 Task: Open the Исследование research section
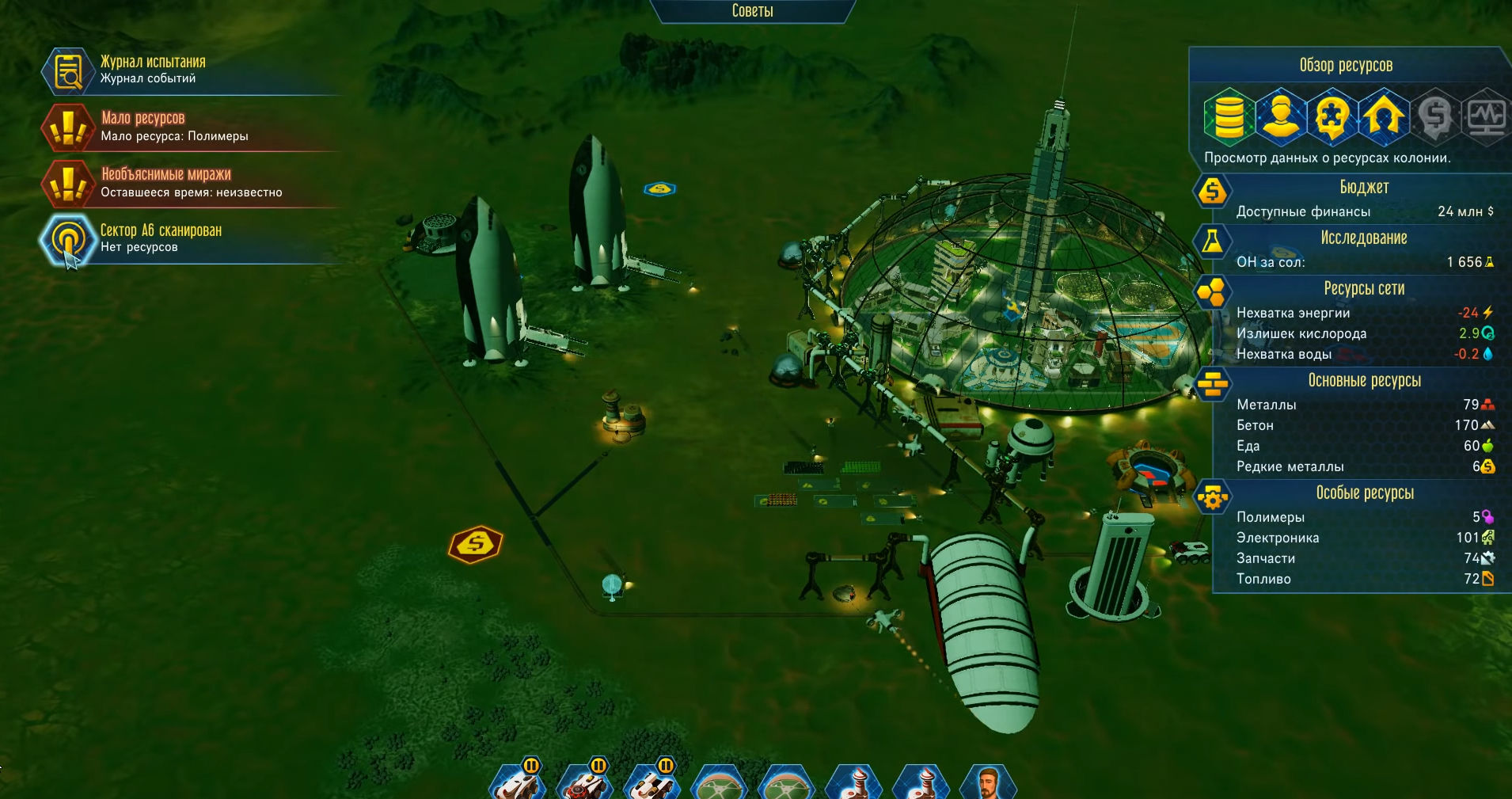(1363, 238)
